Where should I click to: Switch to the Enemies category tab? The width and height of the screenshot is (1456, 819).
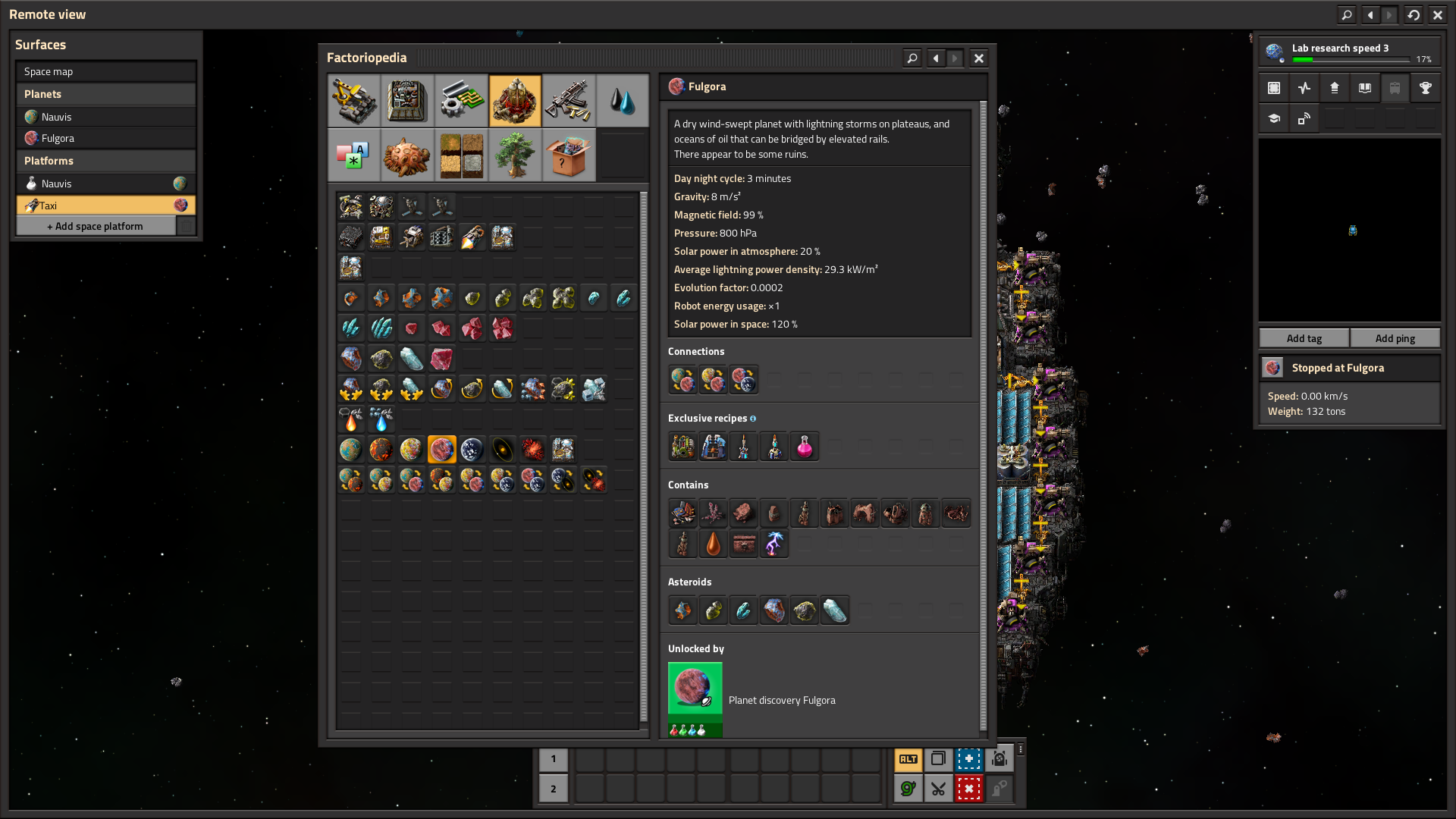point(407,155)
